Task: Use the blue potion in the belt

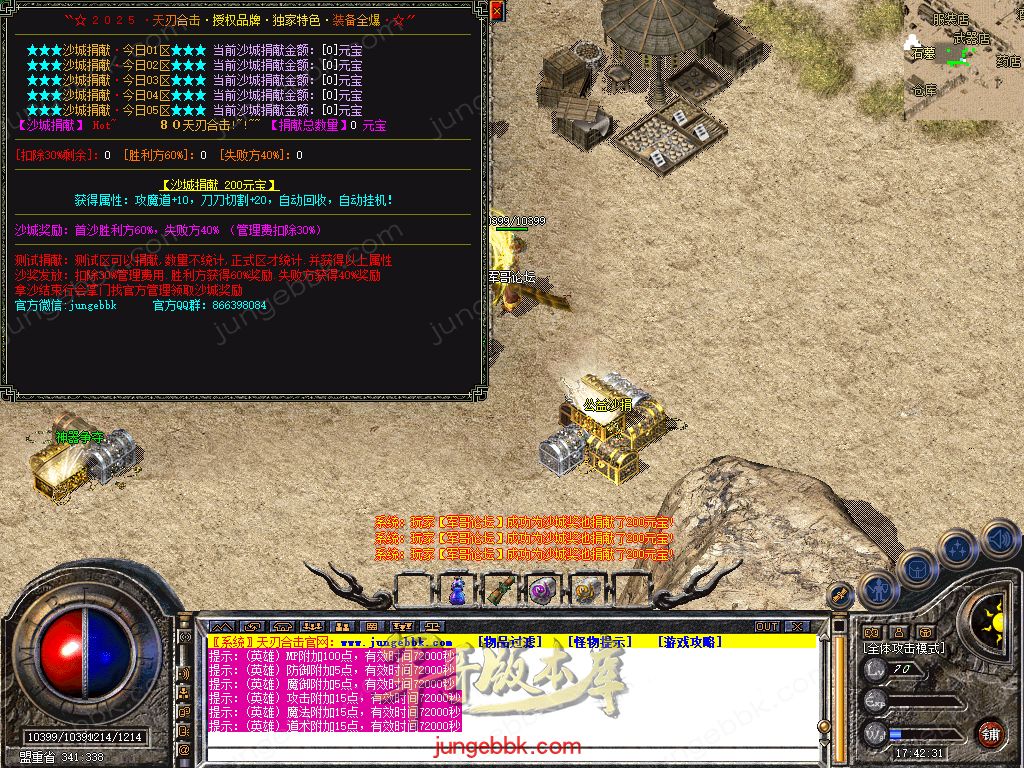Action: click(457, 590)
